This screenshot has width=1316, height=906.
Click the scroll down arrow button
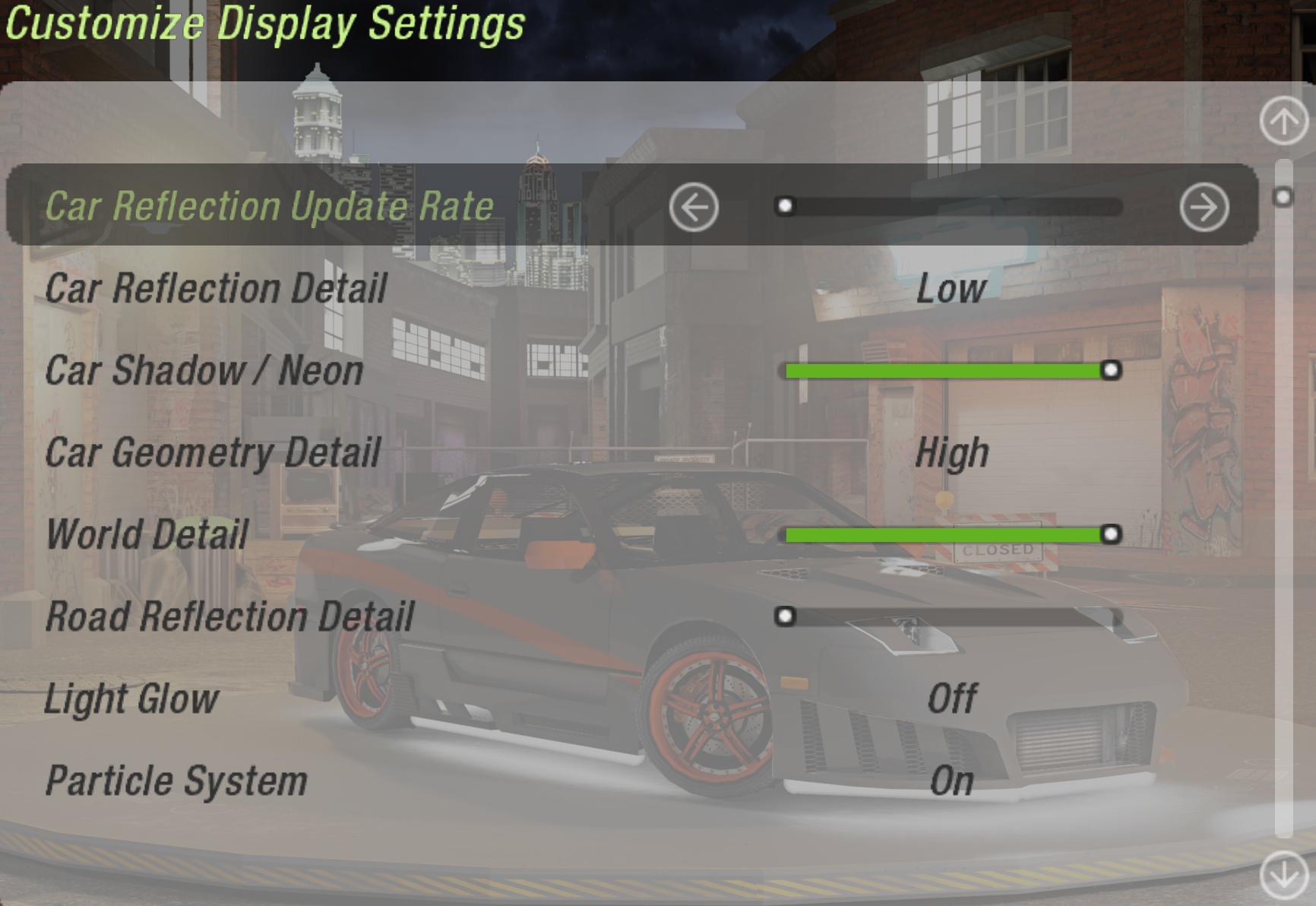1283,875
